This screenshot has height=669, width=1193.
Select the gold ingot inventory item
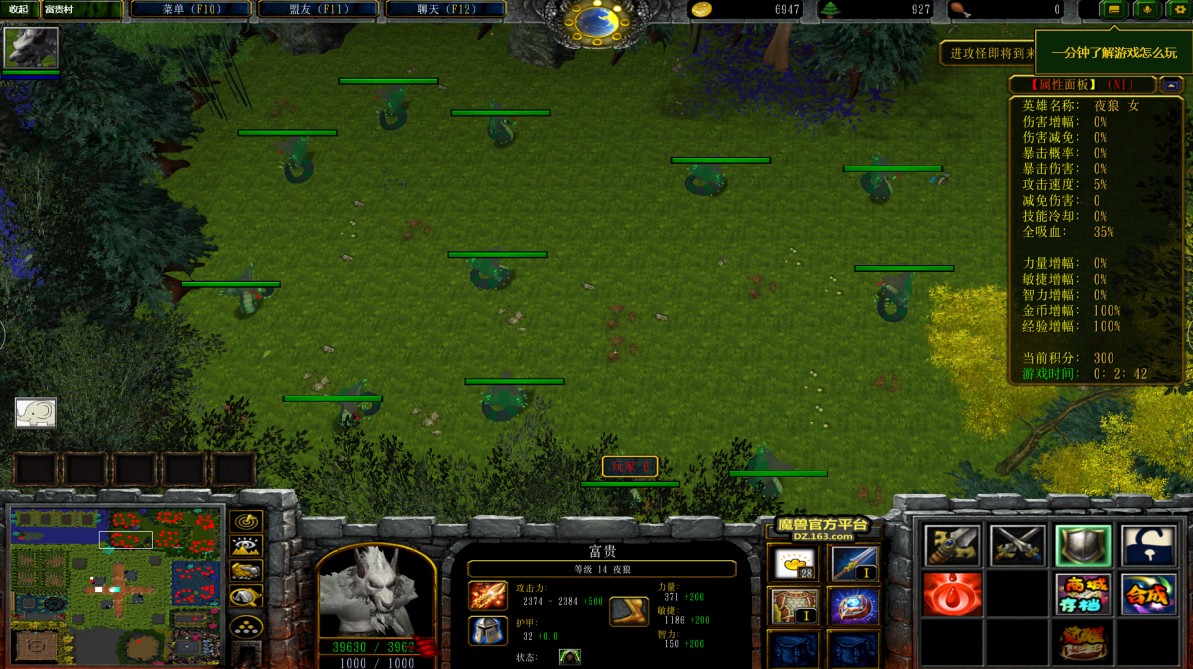(793, 565)
